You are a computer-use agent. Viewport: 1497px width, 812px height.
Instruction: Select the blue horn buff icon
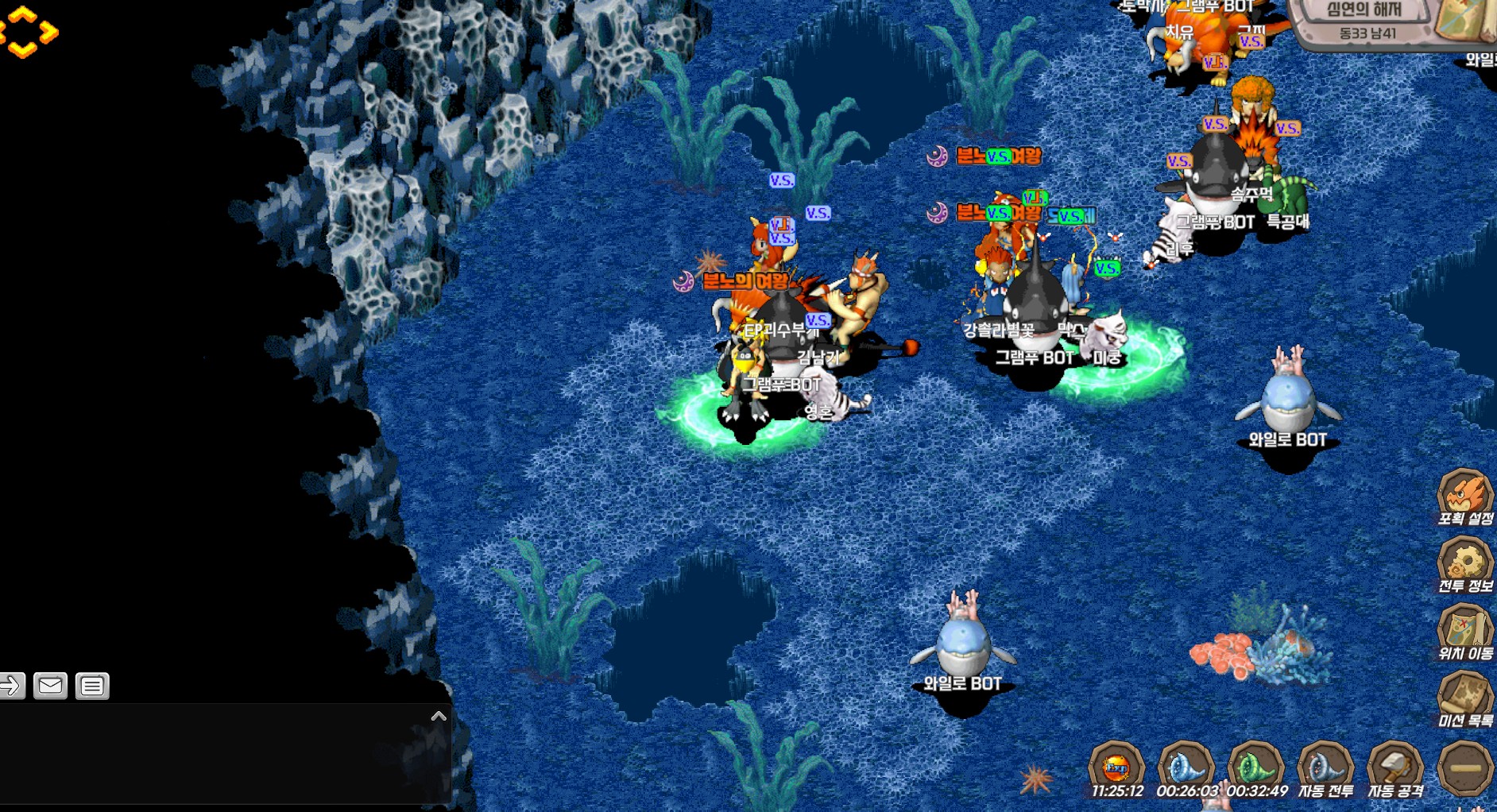coord(1186,768)
